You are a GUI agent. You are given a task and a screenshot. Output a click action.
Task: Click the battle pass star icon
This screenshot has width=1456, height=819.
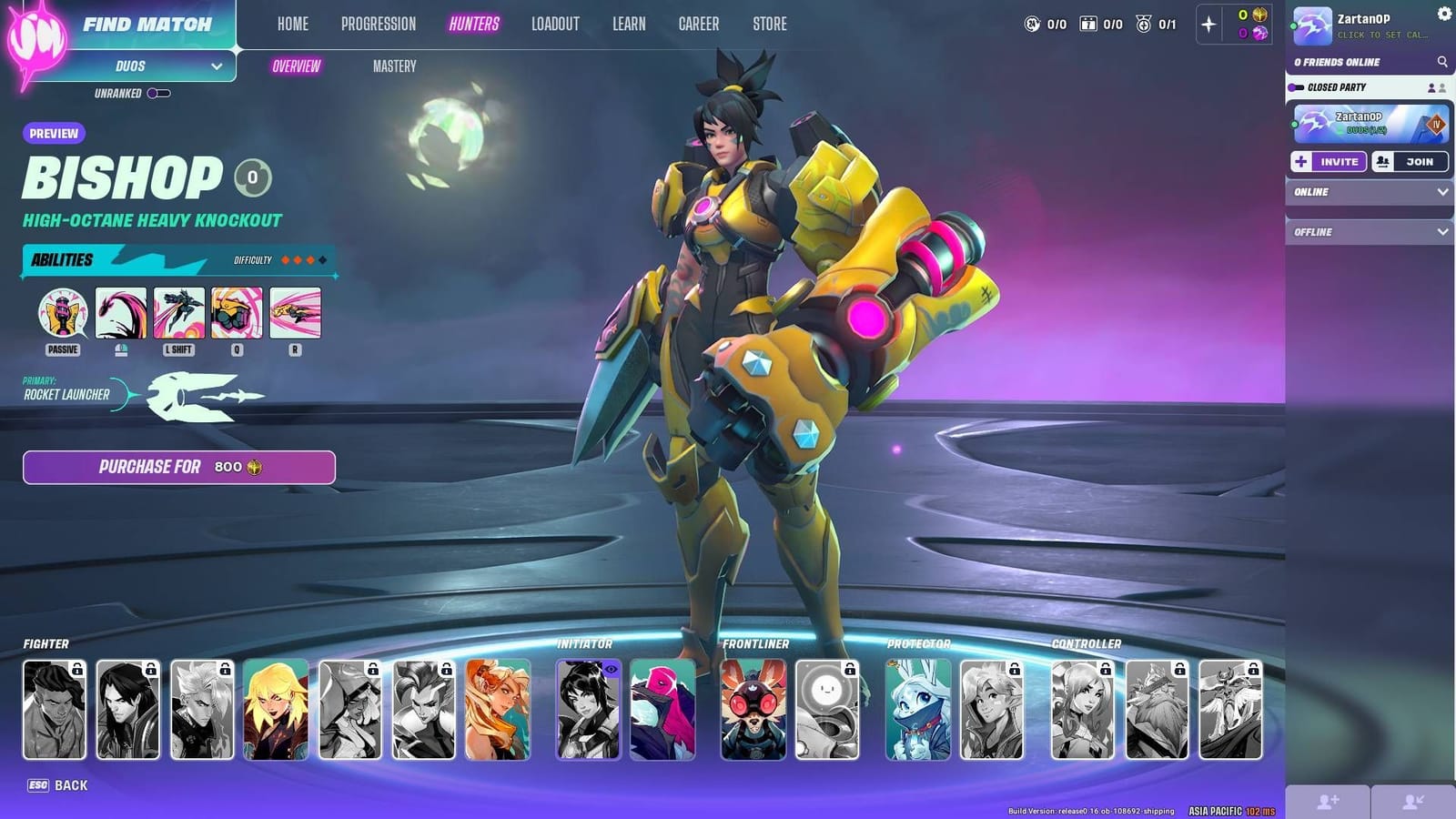(1208, 25)
